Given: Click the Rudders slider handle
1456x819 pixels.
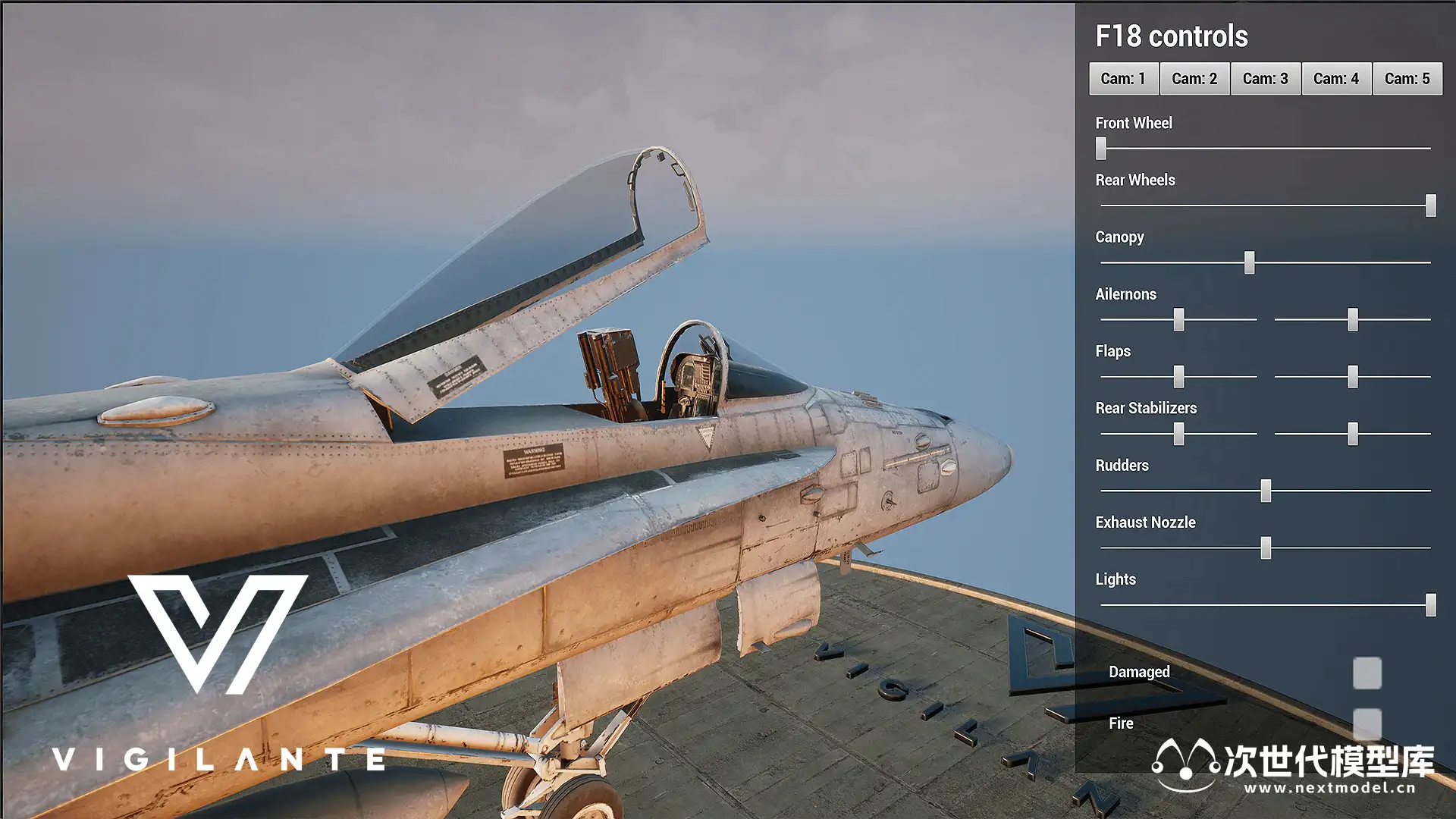Looking at the screenshot, I should coord(1266,491).
